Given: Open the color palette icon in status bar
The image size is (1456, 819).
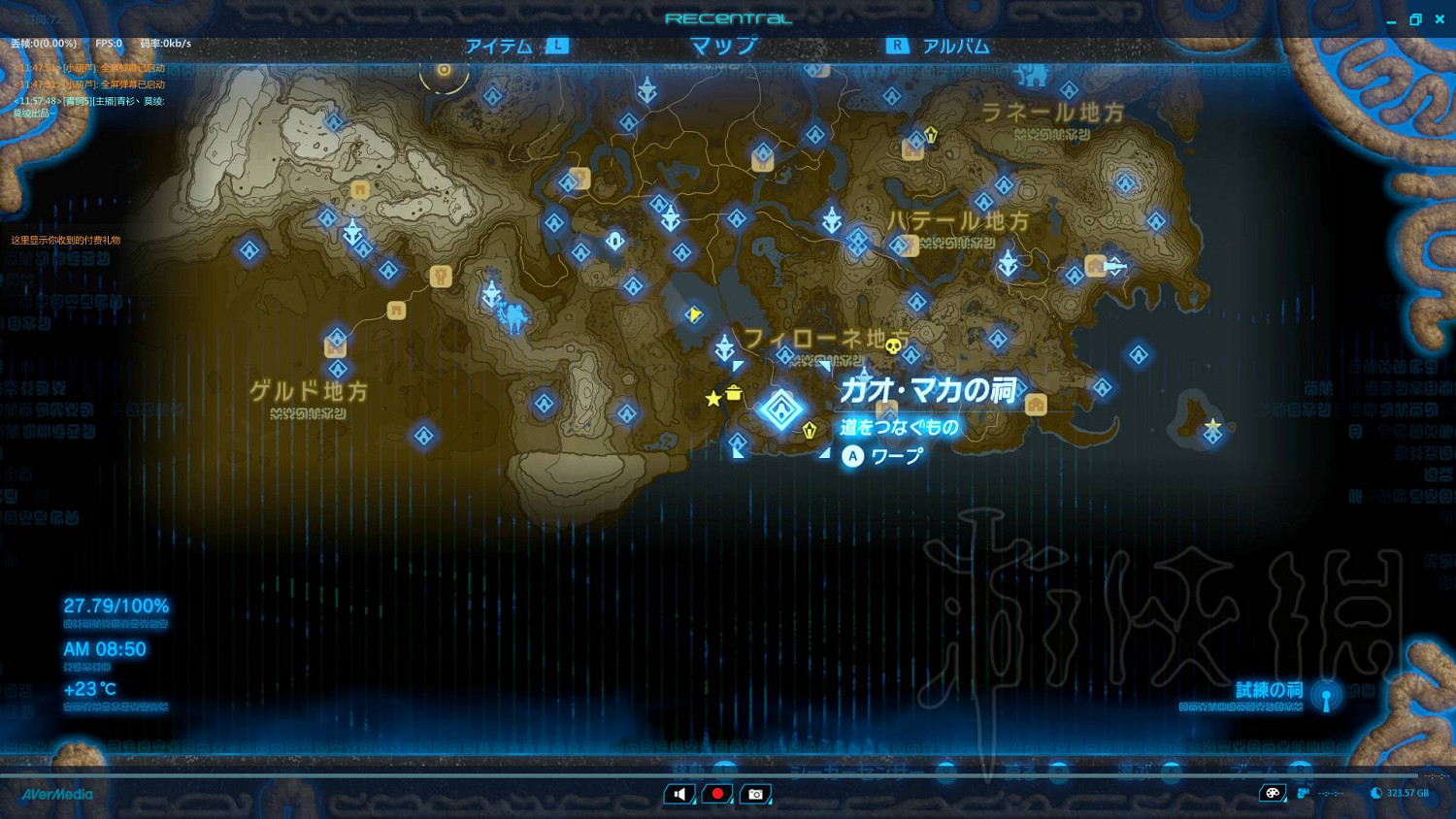Looking at the screenshot, I should (x=1272, y=793).
